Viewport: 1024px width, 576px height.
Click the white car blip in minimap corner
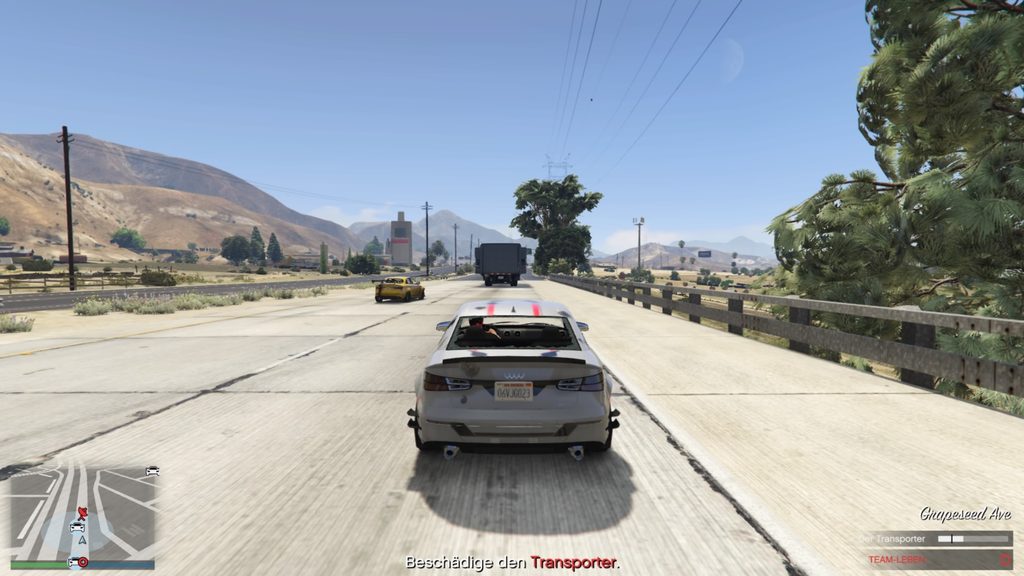152,471
